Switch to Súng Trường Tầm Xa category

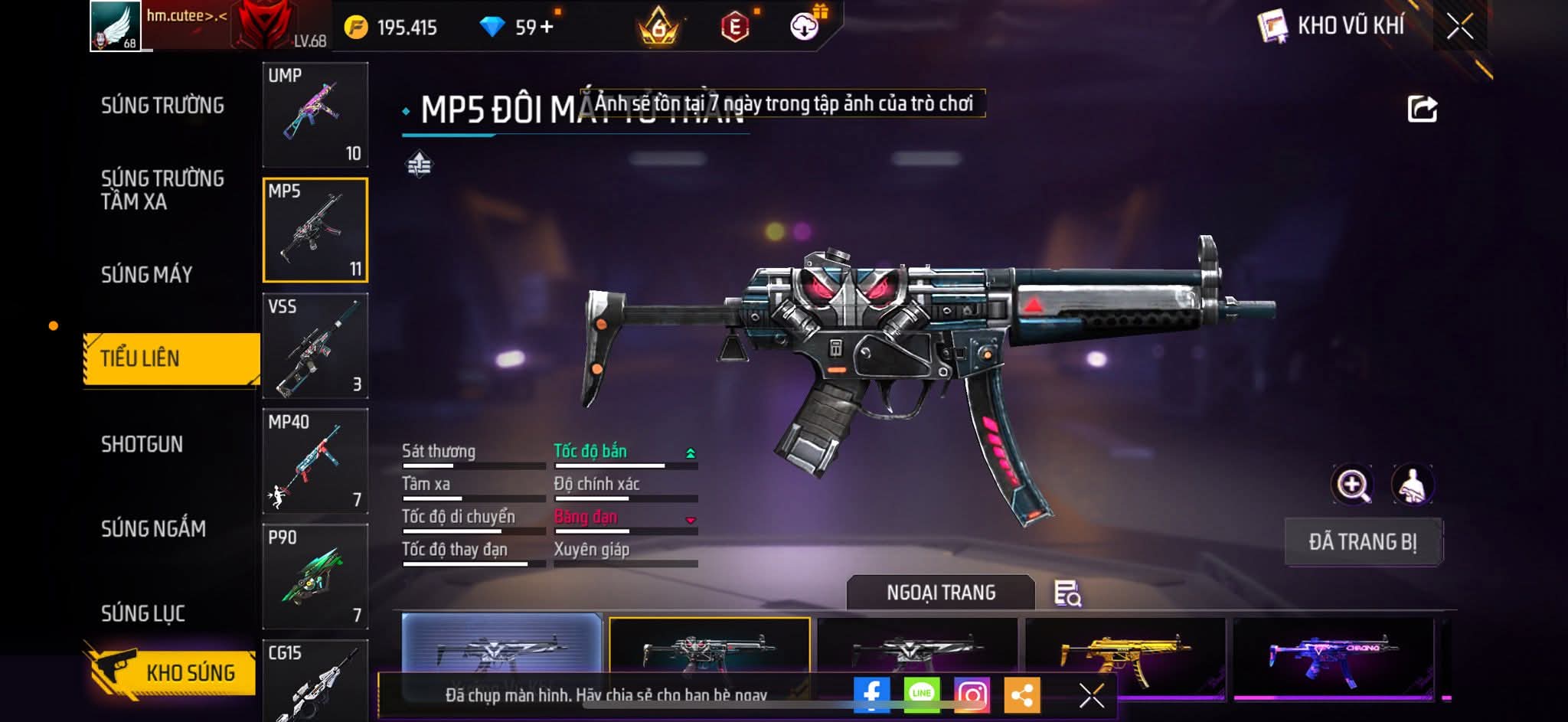click(x=162, y=190)
